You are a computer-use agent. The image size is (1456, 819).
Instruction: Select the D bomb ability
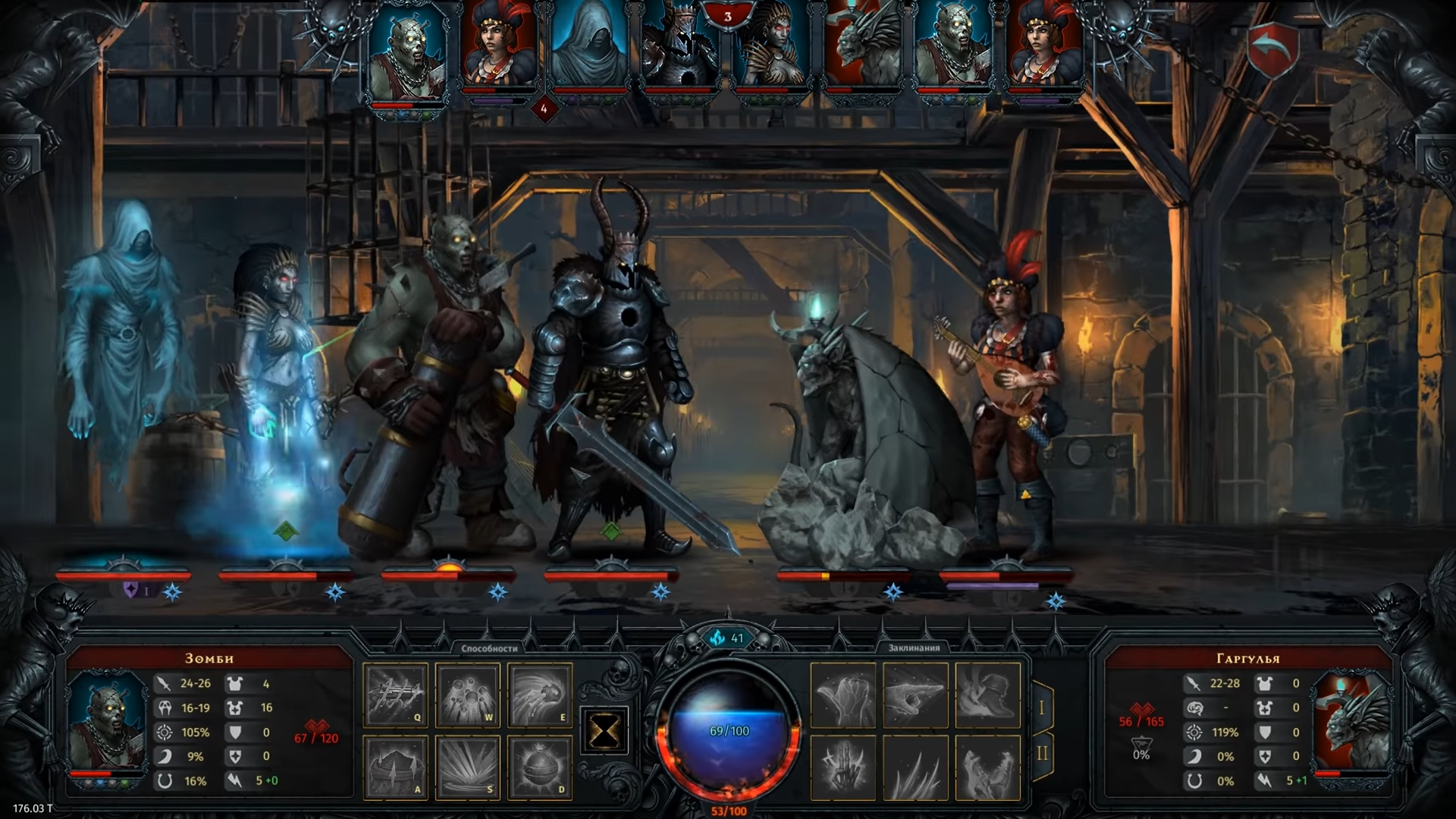[539, 767]
